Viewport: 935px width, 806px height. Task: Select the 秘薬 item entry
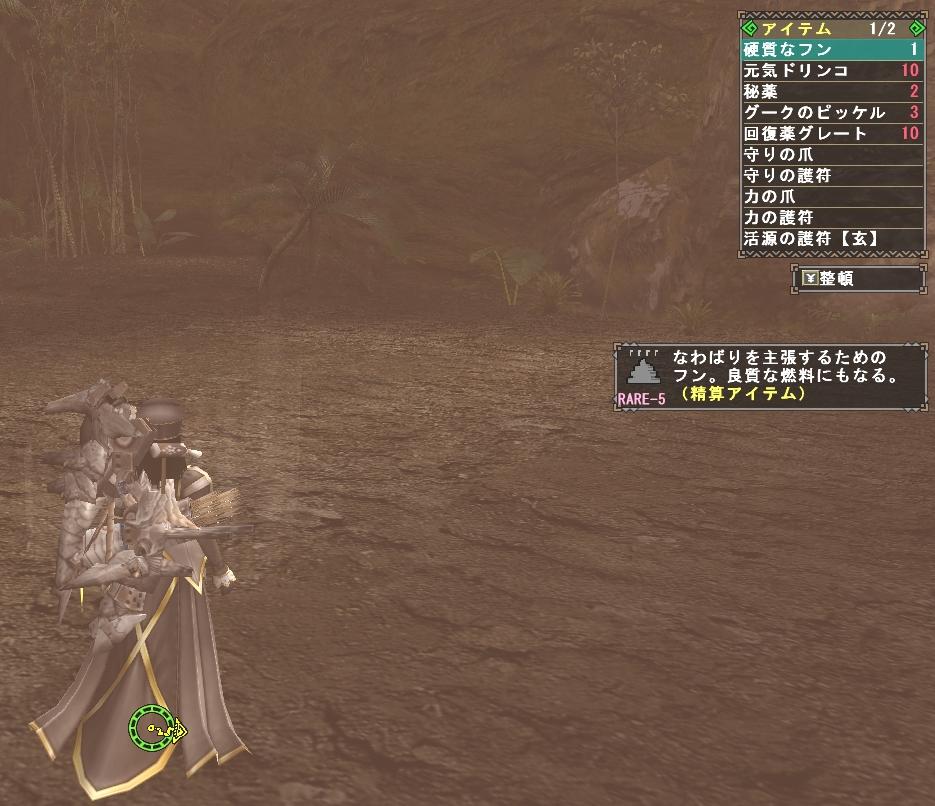(x=831, y=92)
